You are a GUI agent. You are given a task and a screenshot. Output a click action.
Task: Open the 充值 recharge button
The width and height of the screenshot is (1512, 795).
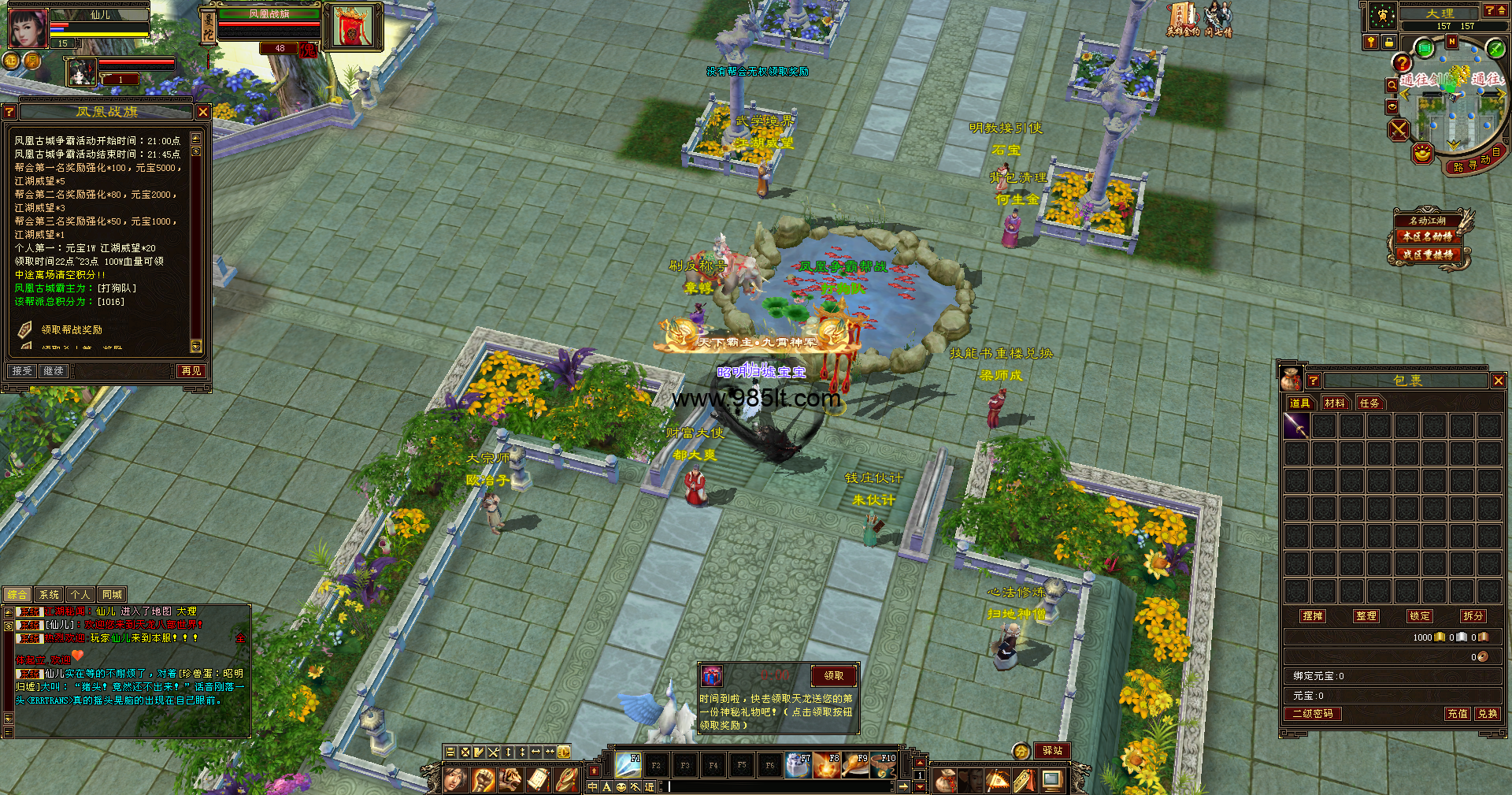tap(1457, 714)
